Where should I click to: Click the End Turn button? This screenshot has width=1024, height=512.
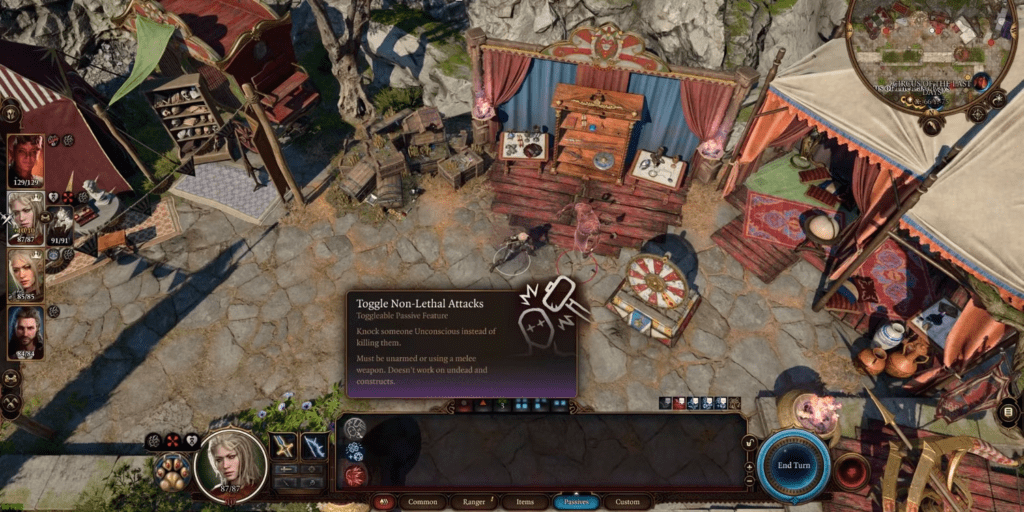pyautogui.click(x=793, y=466)
